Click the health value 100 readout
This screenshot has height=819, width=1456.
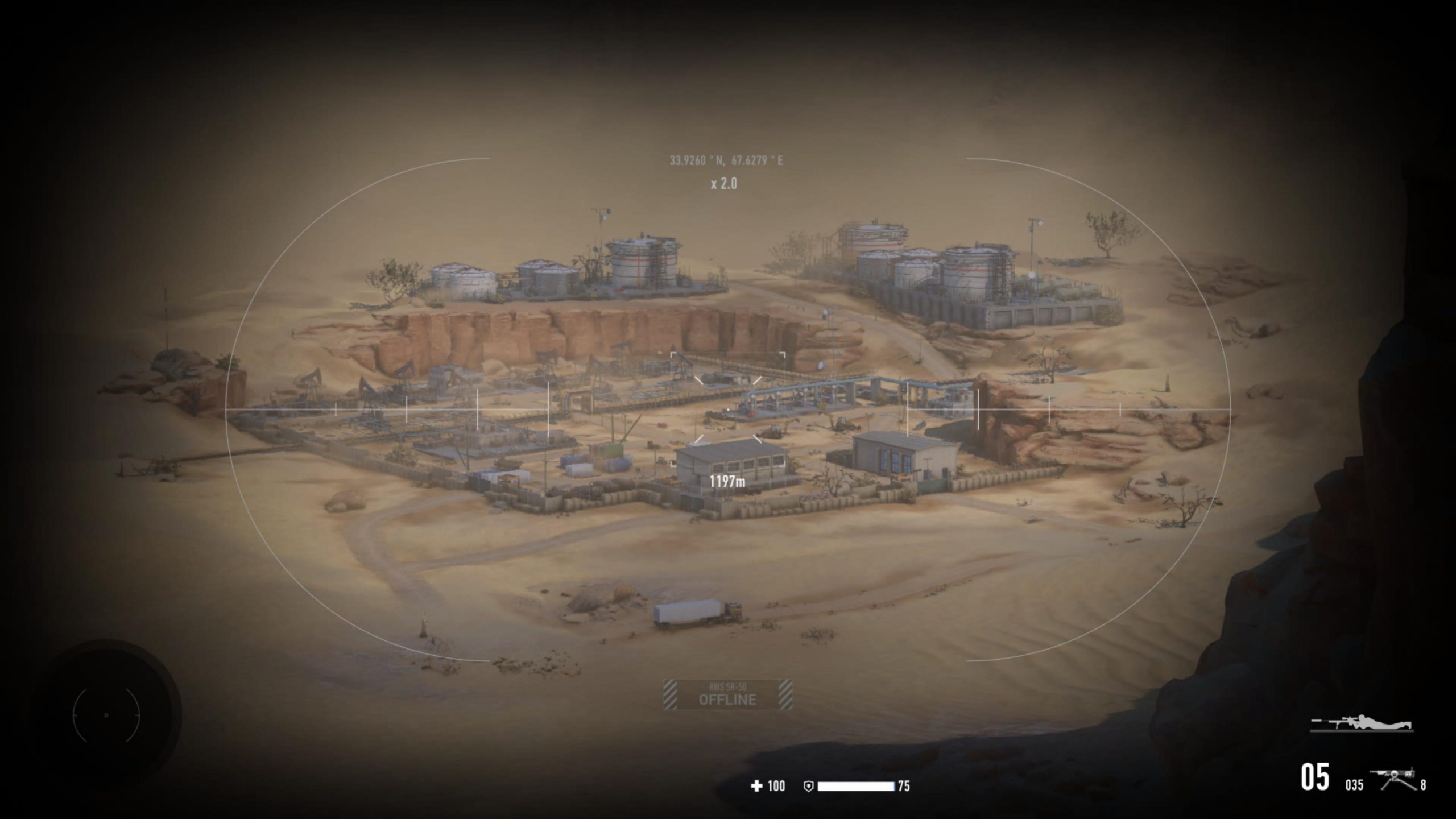tap(776, 787)
